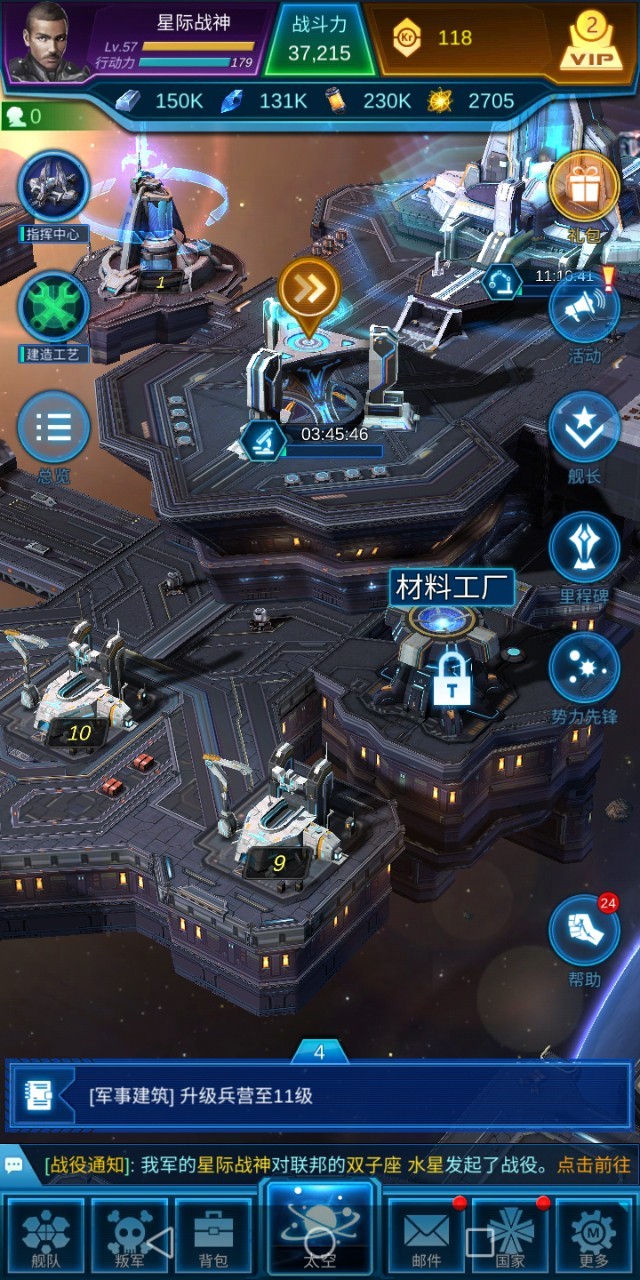
Task: View the 里程碑 milestone screen
Action: pyautogui.click(x=584, y=548)
